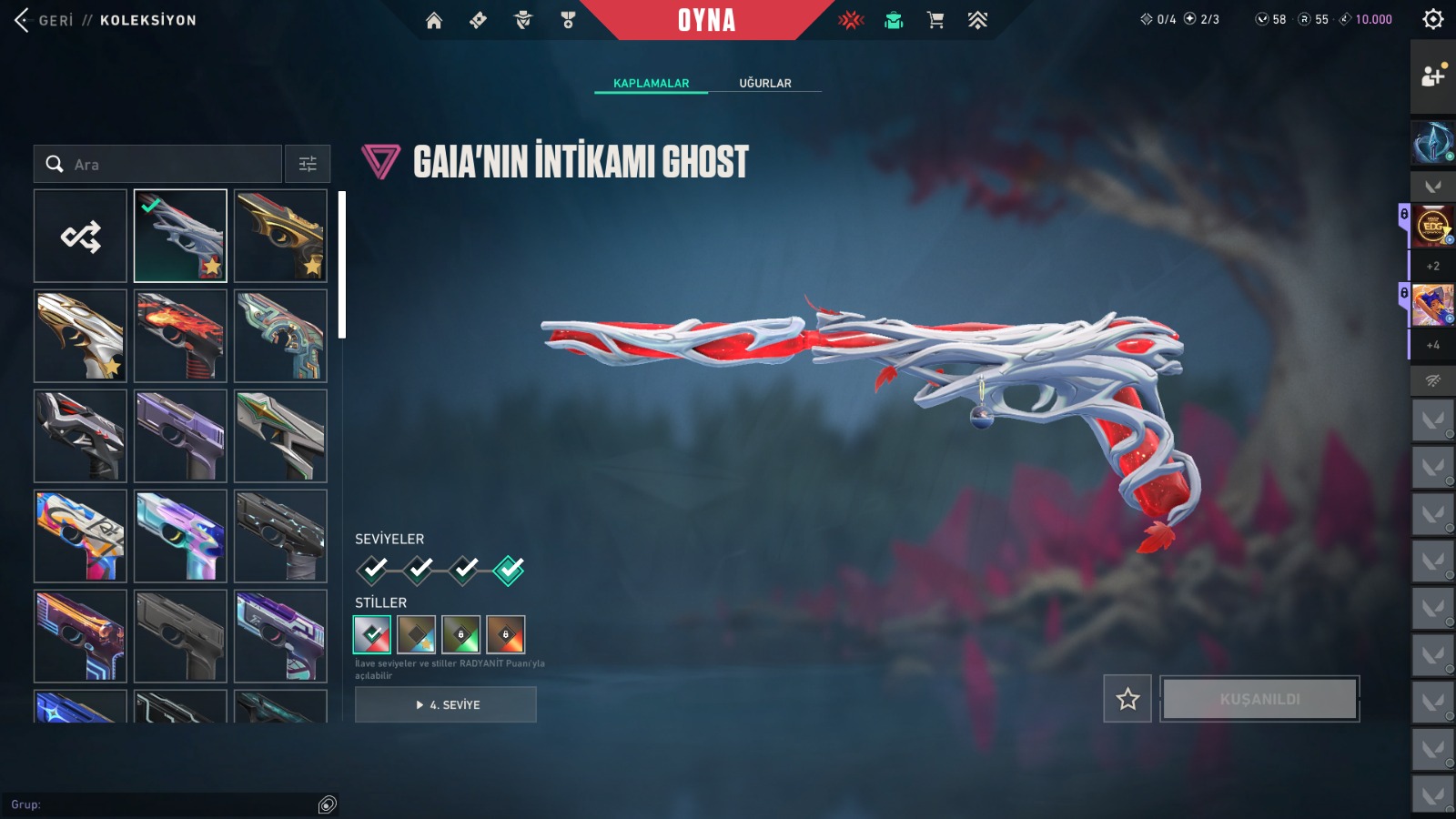
Task: Select the purple Ghost skin thumbnail
Action: [180, 436]
